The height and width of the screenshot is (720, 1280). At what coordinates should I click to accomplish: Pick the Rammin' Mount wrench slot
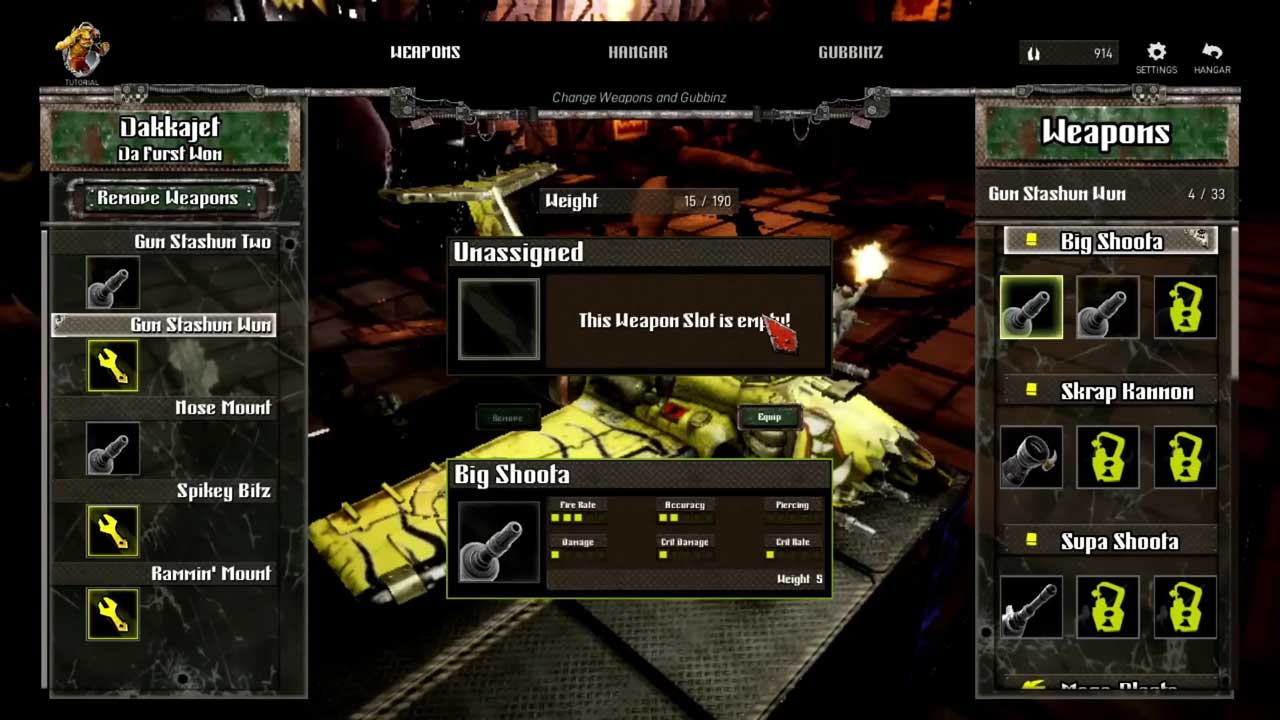coord(112,614)
